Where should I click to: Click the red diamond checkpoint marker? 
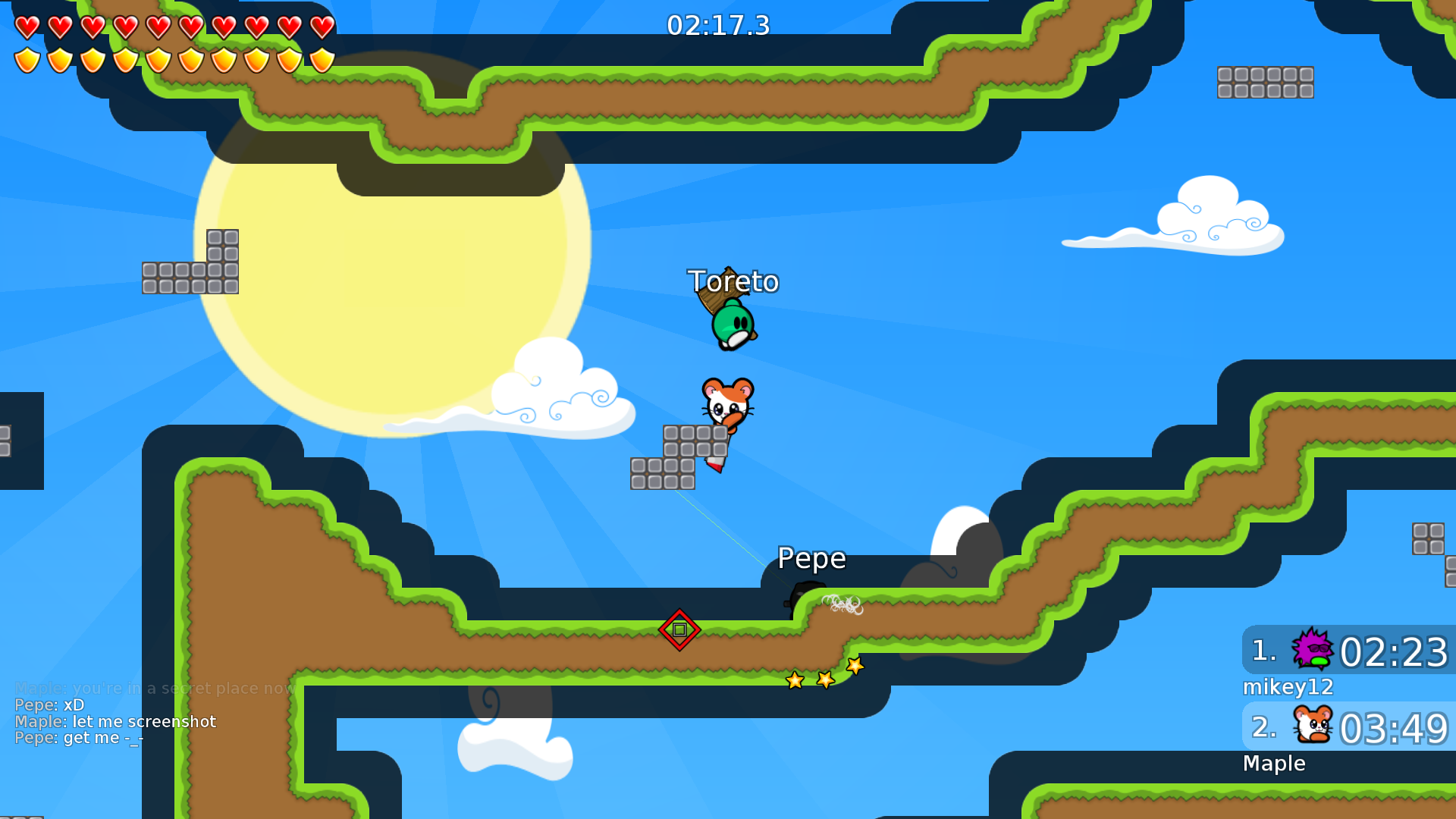click(x=679, y=629)
